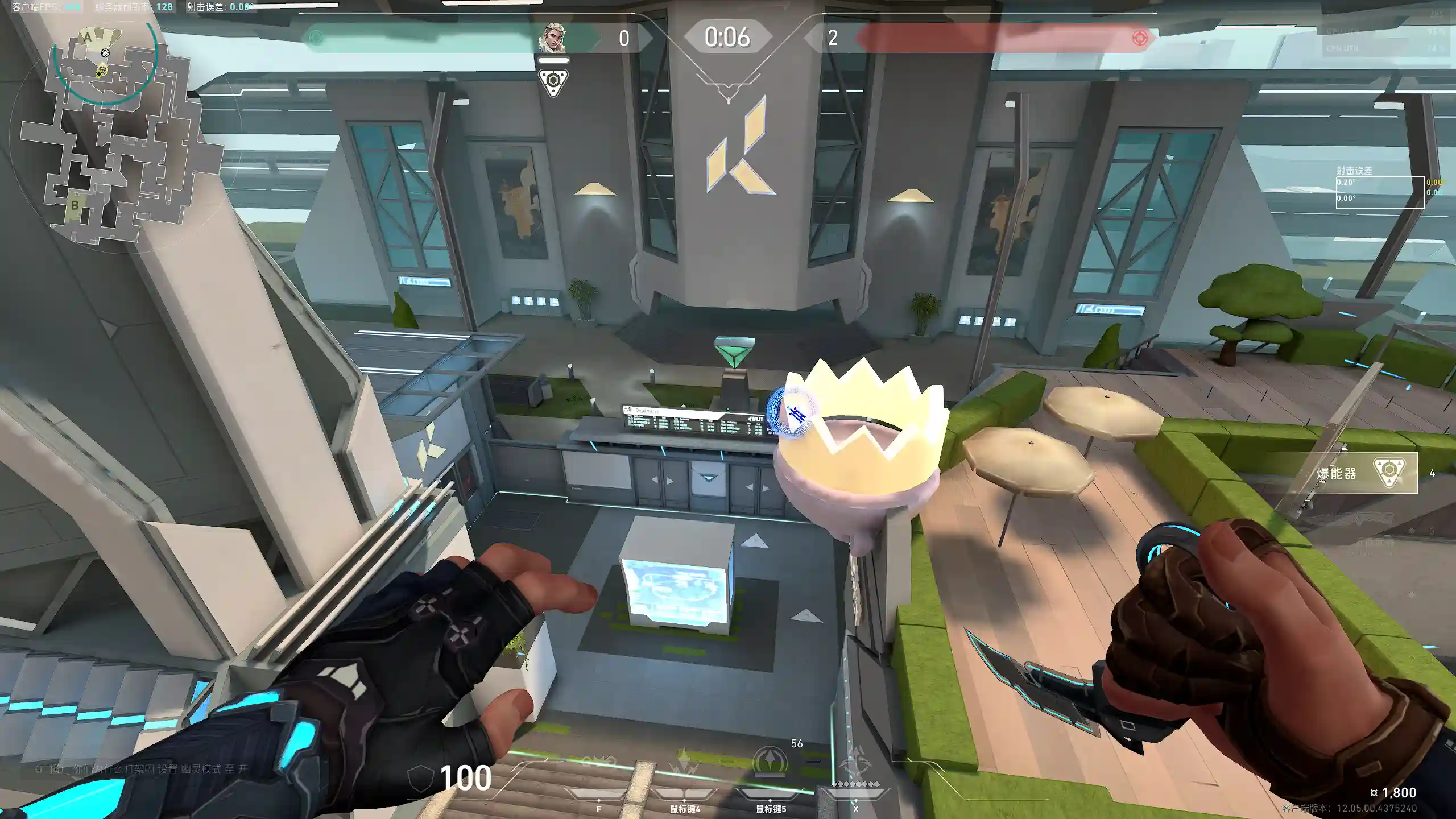Click the 射击误差 shooting error graph
1456x819 pixels.
click(x=1380, y=192)
